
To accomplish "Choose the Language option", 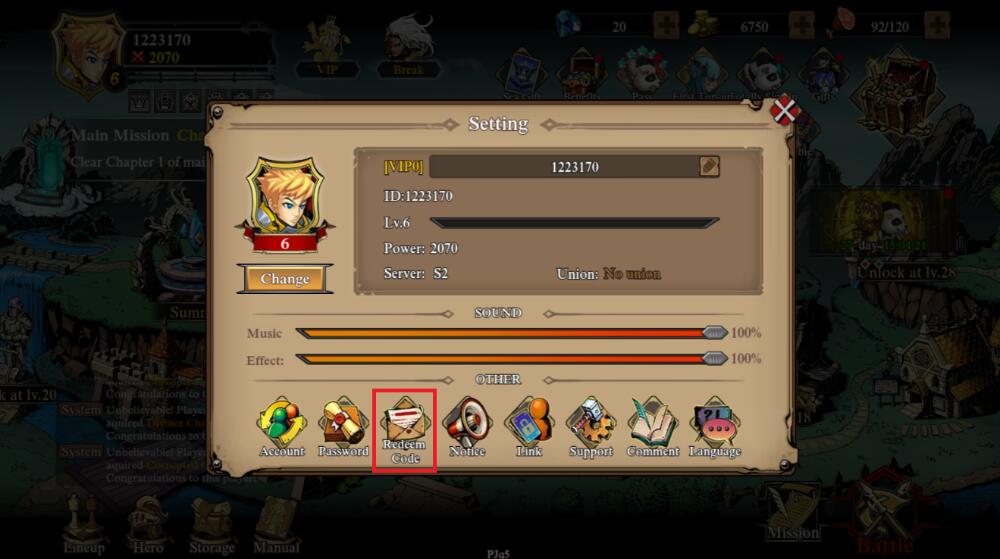I will pos(715,427).
